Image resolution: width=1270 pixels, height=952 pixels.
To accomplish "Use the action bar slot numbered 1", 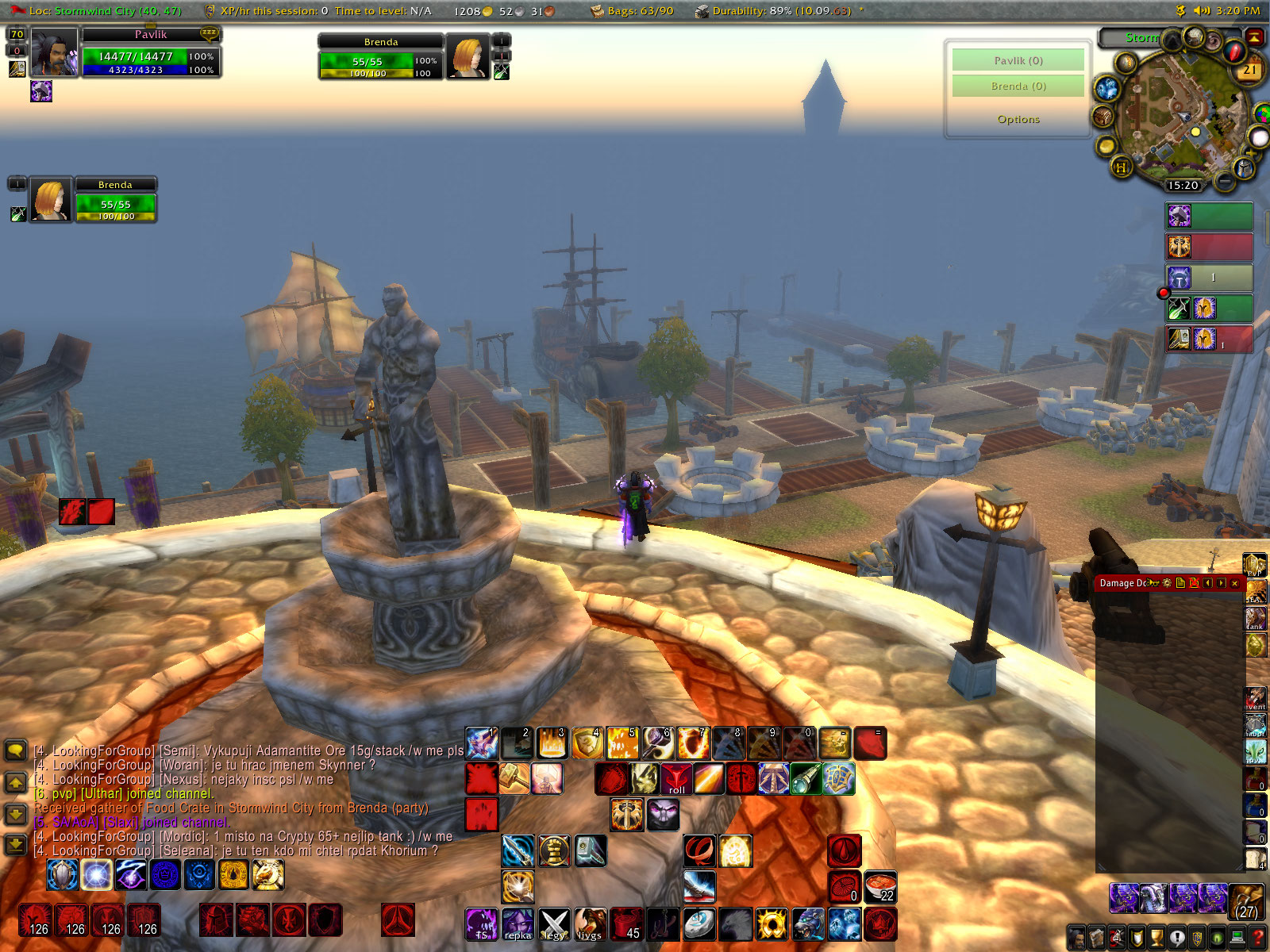I will click(482, 743).
